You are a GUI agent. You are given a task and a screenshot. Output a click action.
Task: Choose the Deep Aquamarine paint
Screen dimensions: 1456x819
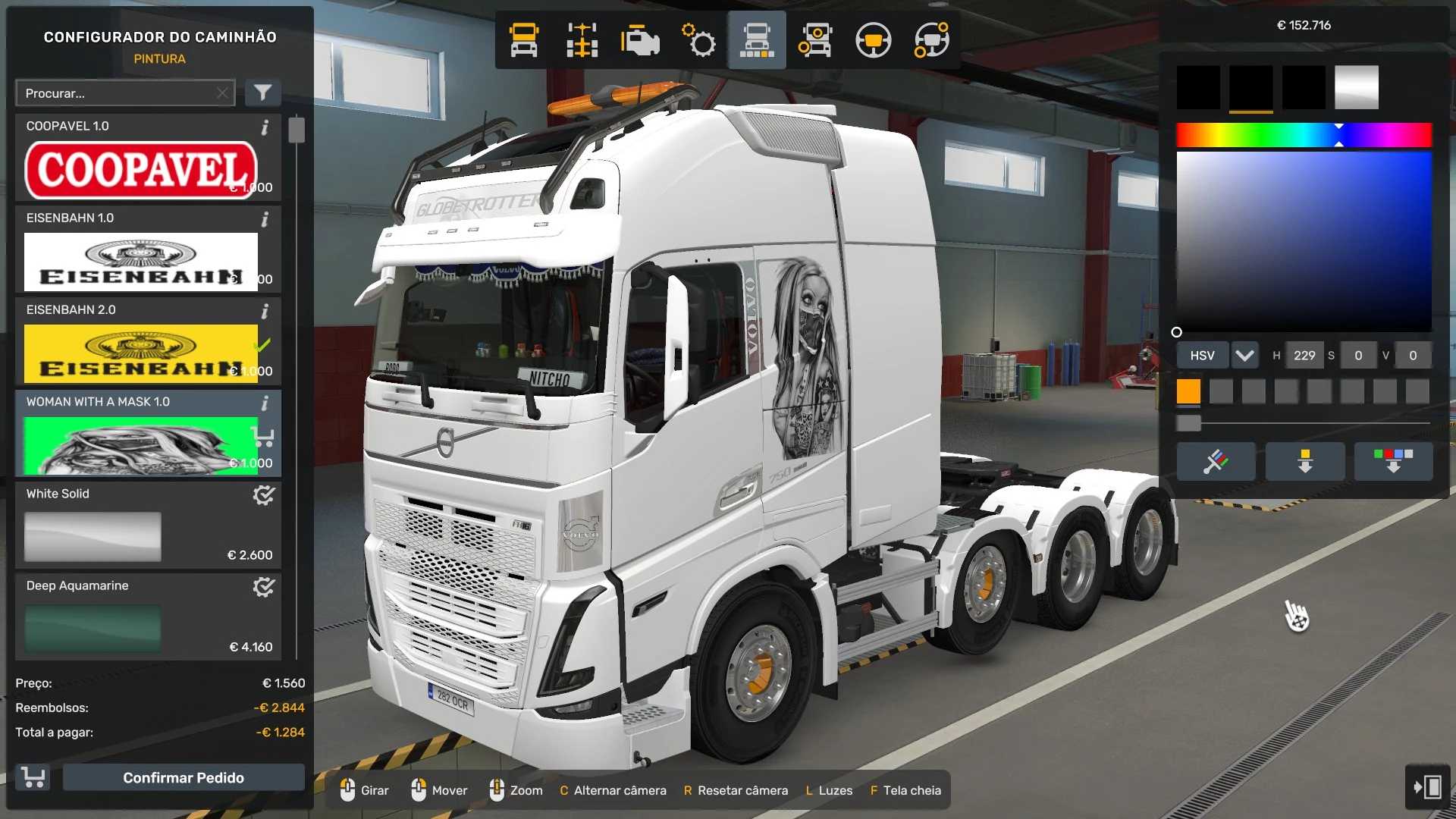[93, 628]
